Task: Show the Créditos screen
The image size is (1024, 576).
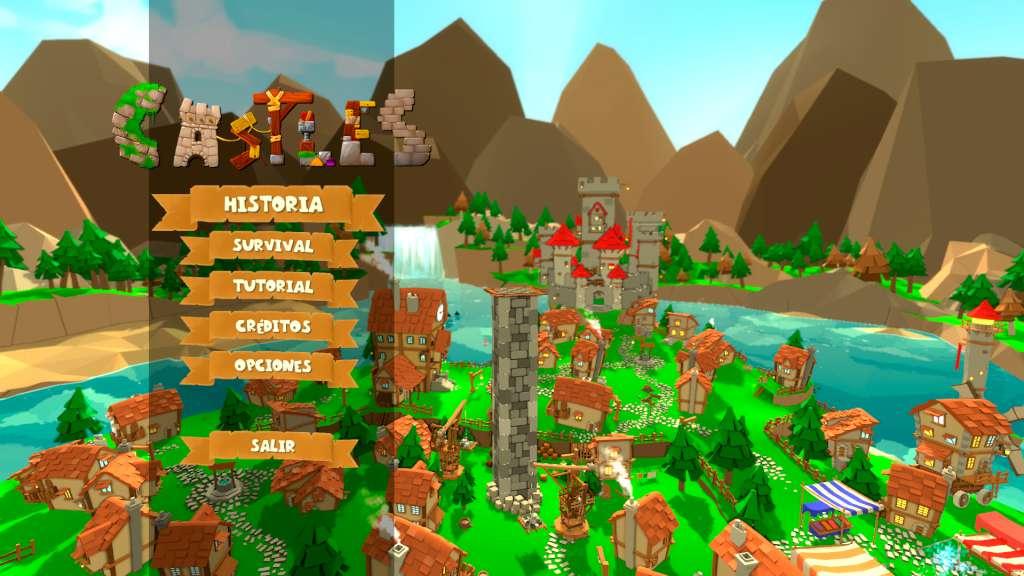Action: (272, 327)
